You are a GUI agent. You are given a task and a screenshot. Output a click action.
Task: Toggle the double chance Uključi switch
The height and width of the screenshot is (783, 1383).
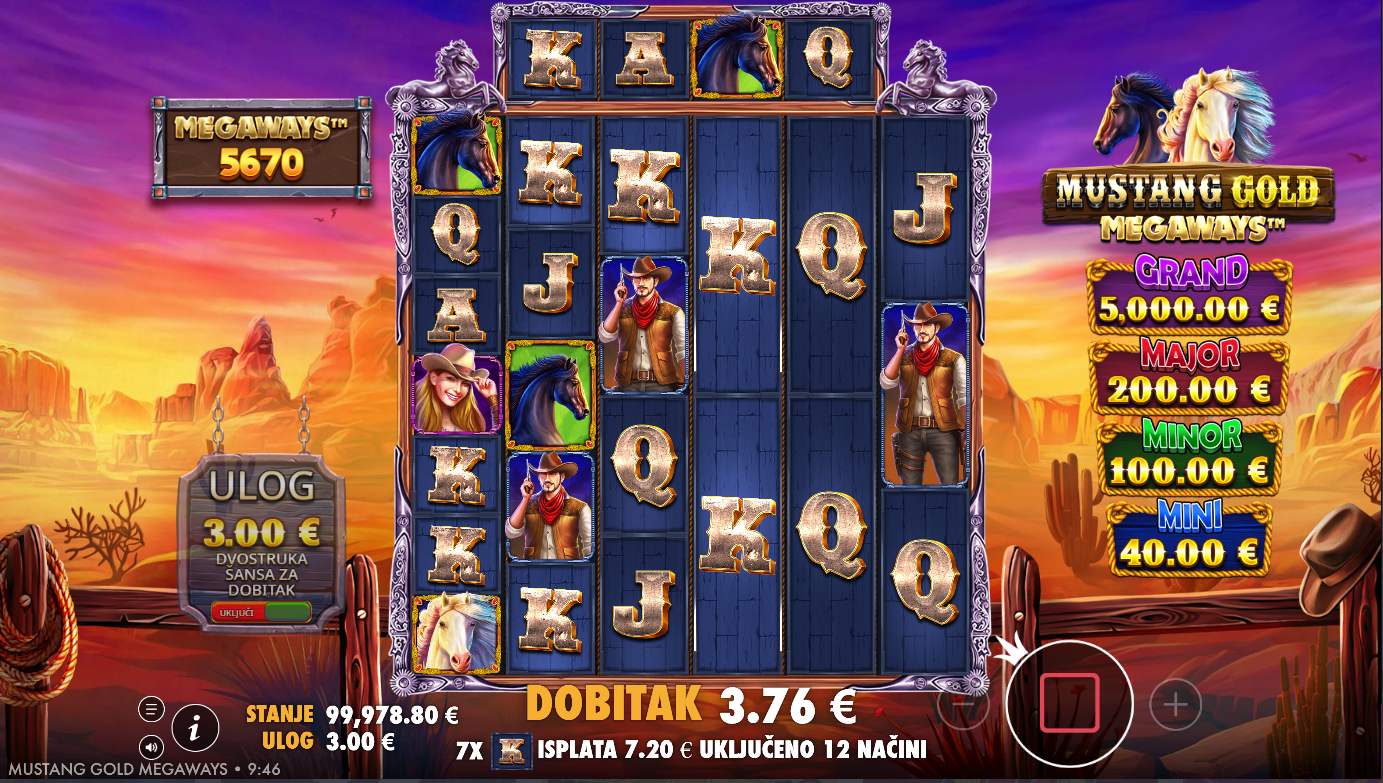(x=261, y=611)
